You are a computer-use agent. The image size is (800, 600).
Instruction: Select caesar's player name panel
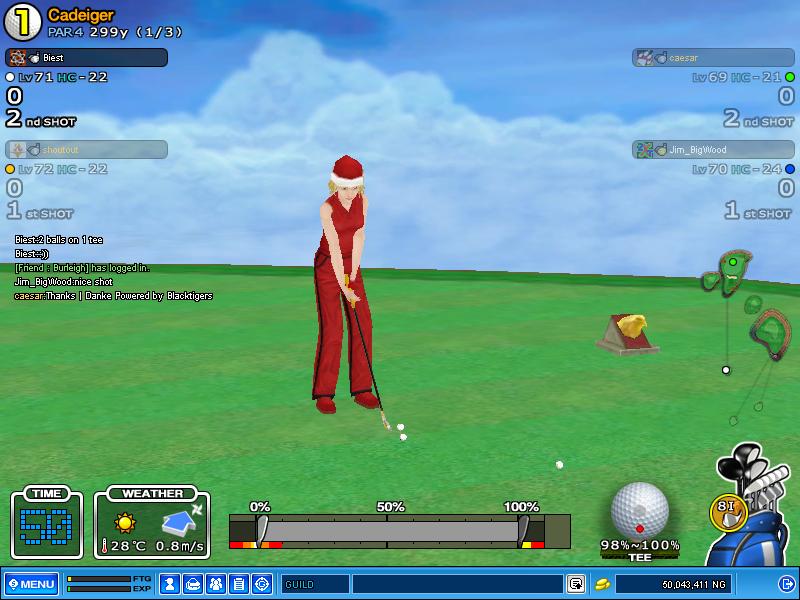pyautogui.click(x=713, y=58)
